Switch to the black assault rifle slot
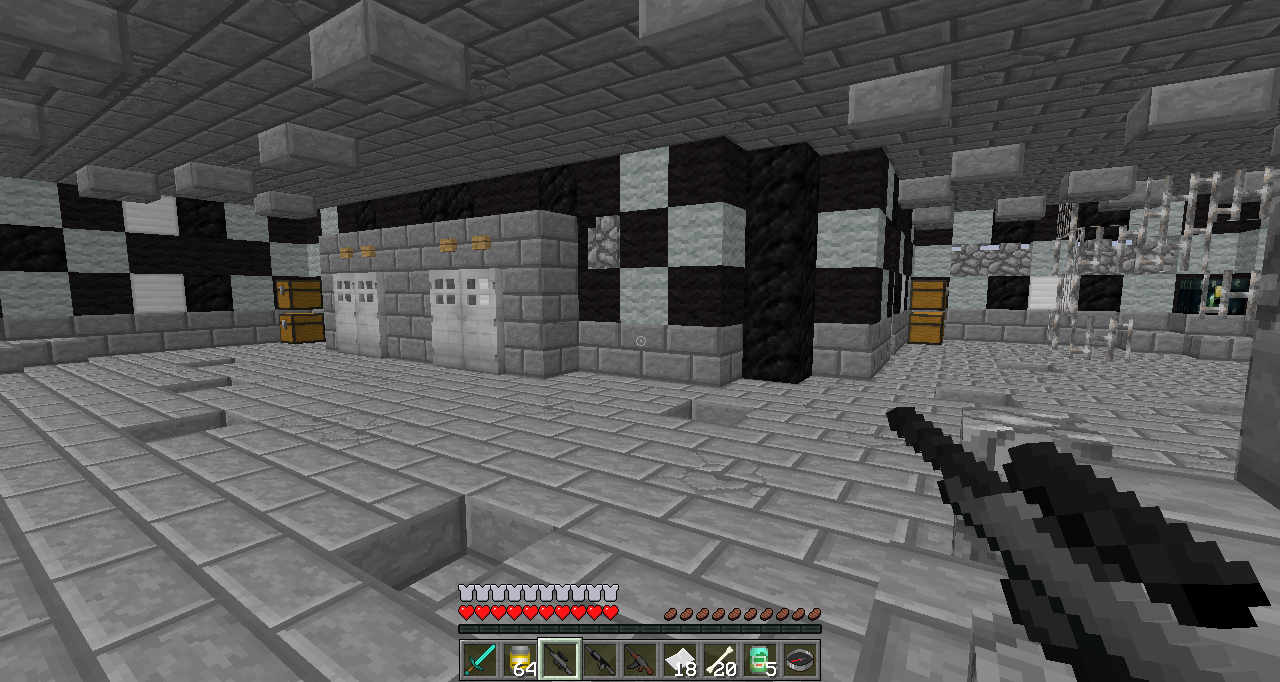Image resolution: width=1280 pixels, height=682 pixels. click(600, 660)
